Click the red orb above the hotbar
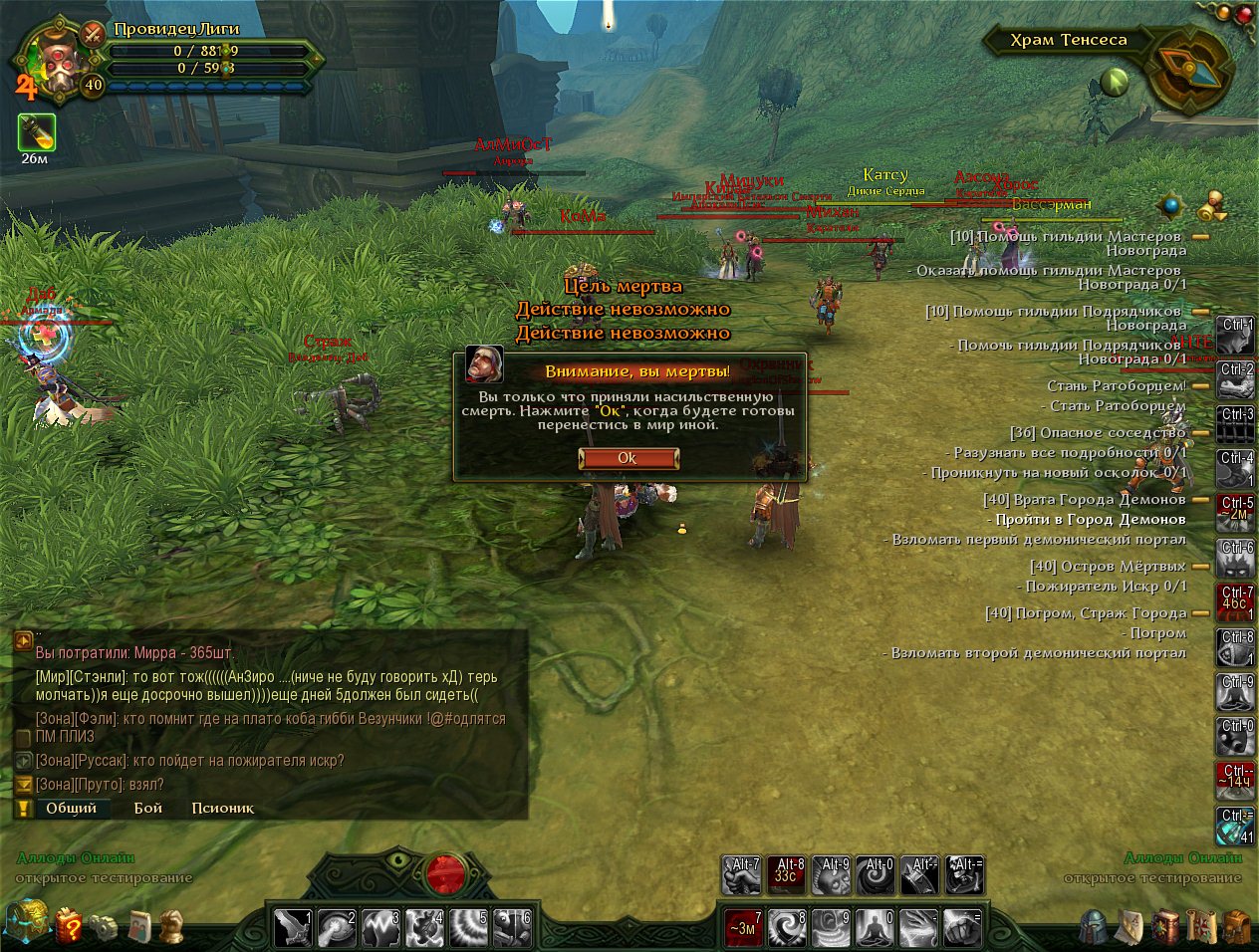This screenshot has width=1259, height=952. click(x=445, y=875)
